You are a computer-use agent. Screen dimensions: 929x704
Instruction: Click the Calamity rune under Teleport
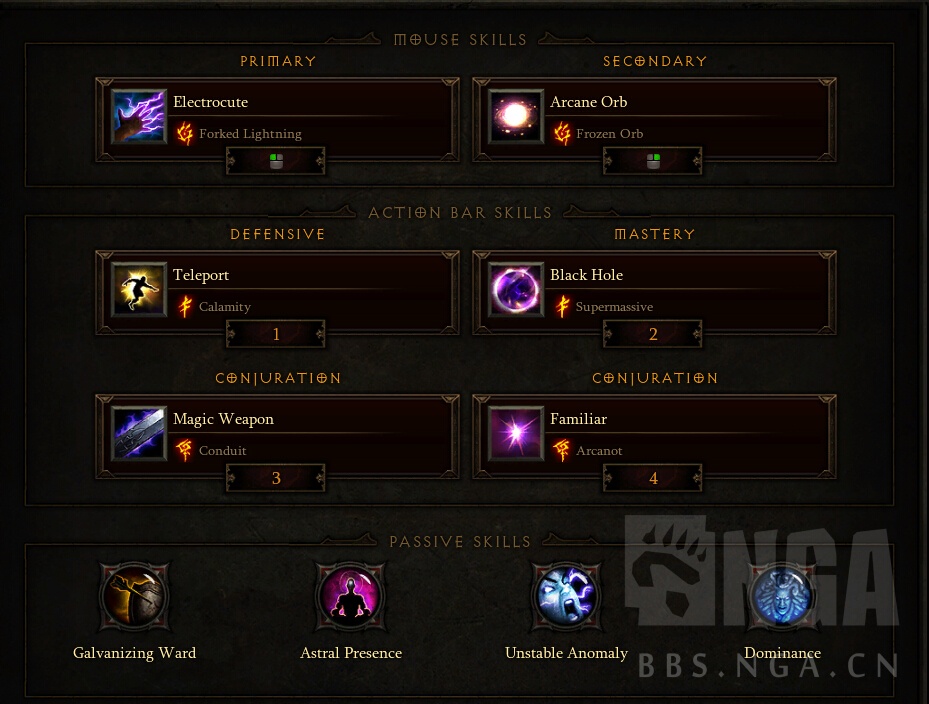tap(224, 307)
